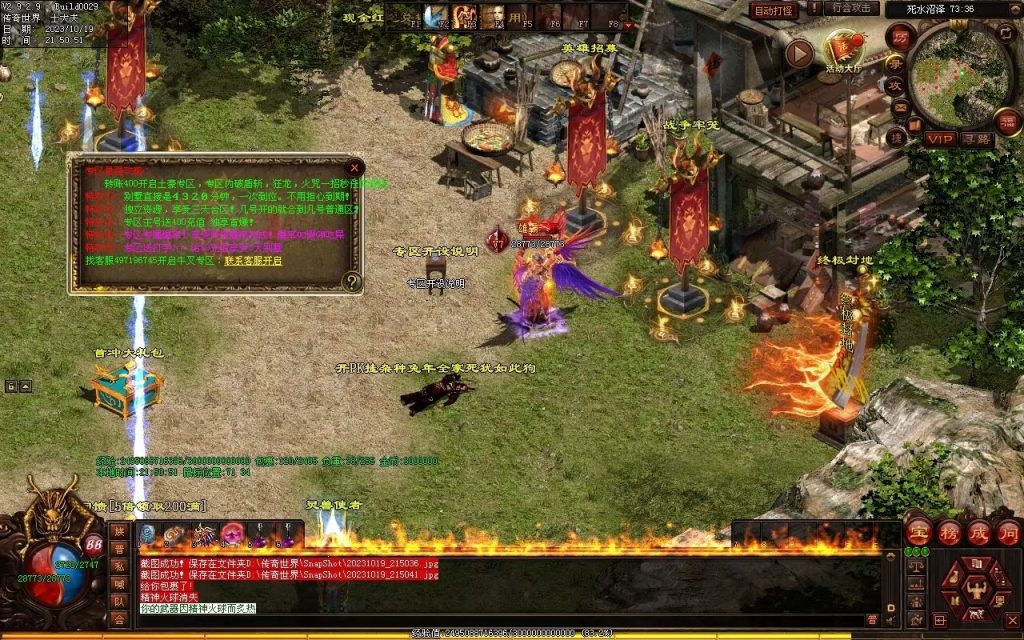Click the 历 calendar round button
The image size is (1024, 640).
899,37
